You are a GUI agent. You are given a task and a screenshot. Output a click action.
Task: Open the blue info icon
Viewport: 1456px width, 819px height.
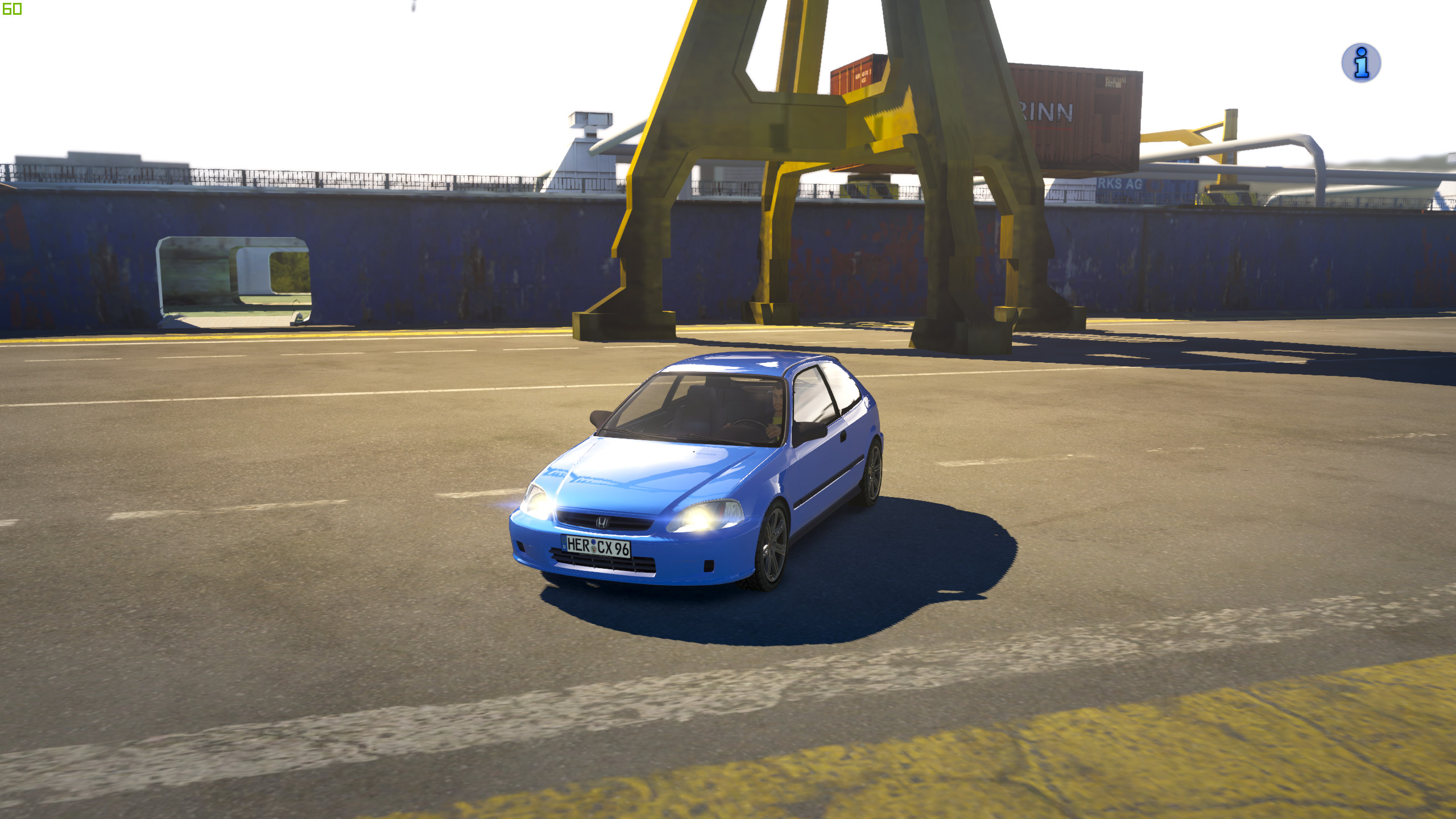(x=1360, y=63)
